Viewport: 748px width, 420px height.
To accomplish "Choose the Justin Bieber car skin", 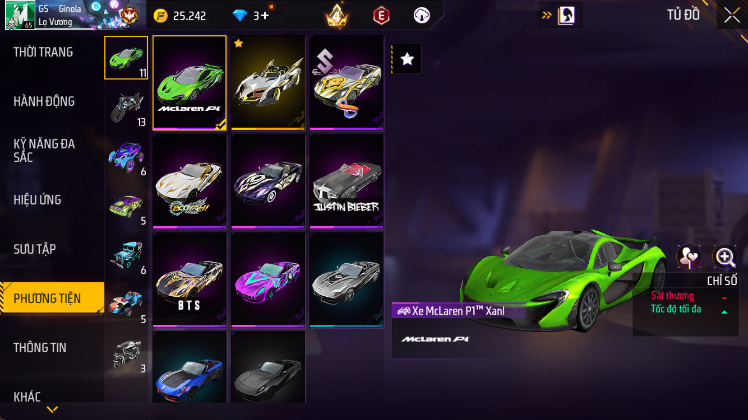I will (x=346, y=182).
